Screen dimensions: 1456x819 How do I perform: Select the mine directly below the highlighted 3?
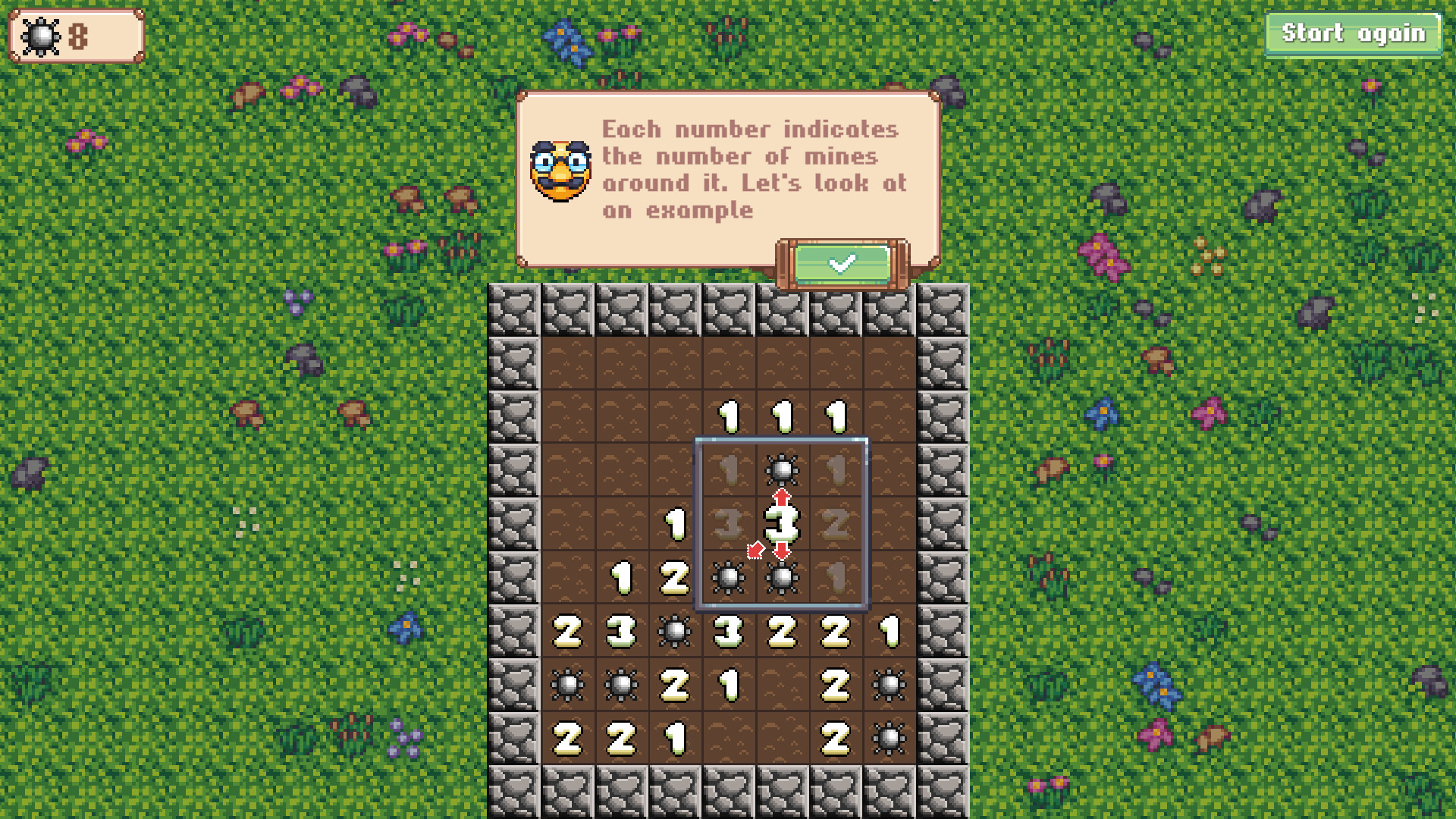pyautogui.click(x=783, y=578)
